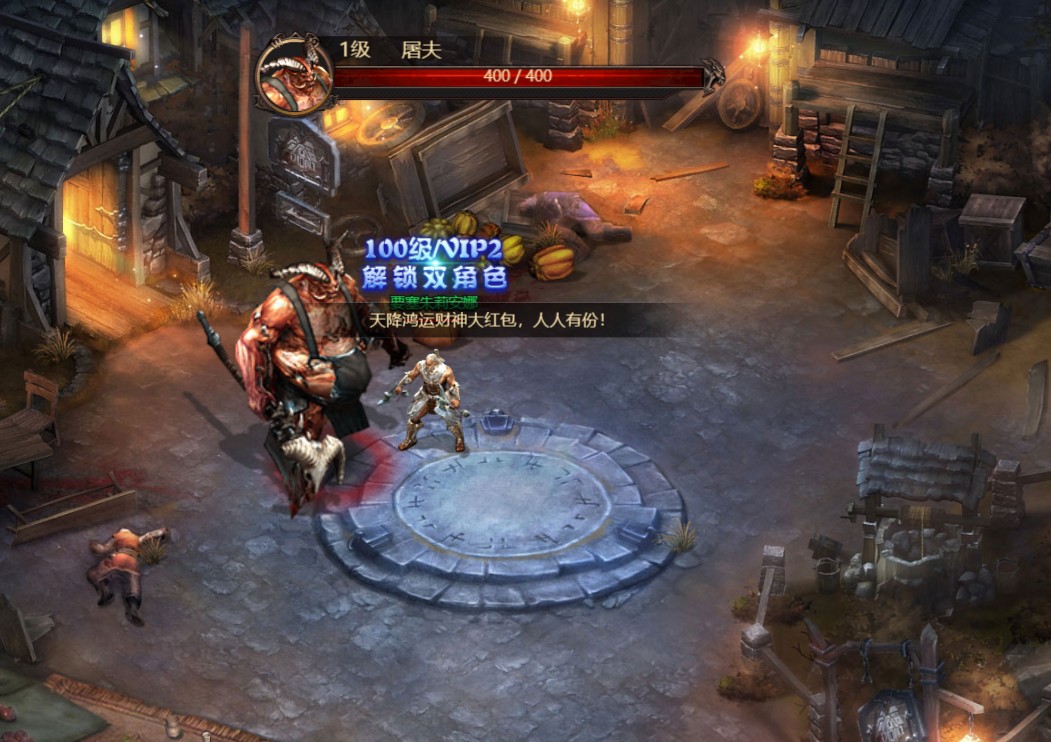Open the 财神大红包 announcement banner
Viewport: 1051px width, 742px height.
point(488,321)
